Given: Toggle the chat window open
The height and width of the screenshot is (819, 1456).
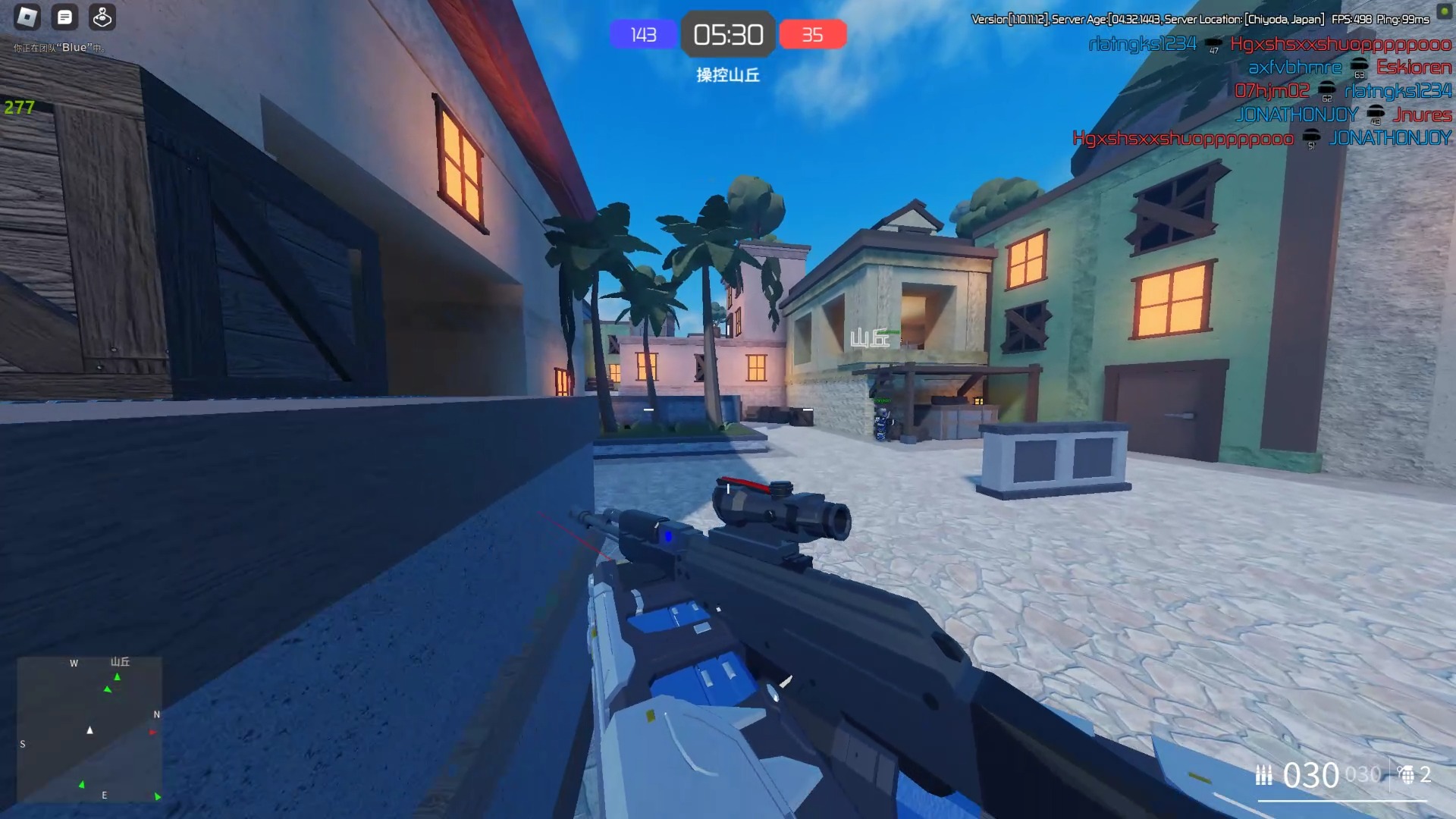Looking at the screenshot, I should click(64, 17).
